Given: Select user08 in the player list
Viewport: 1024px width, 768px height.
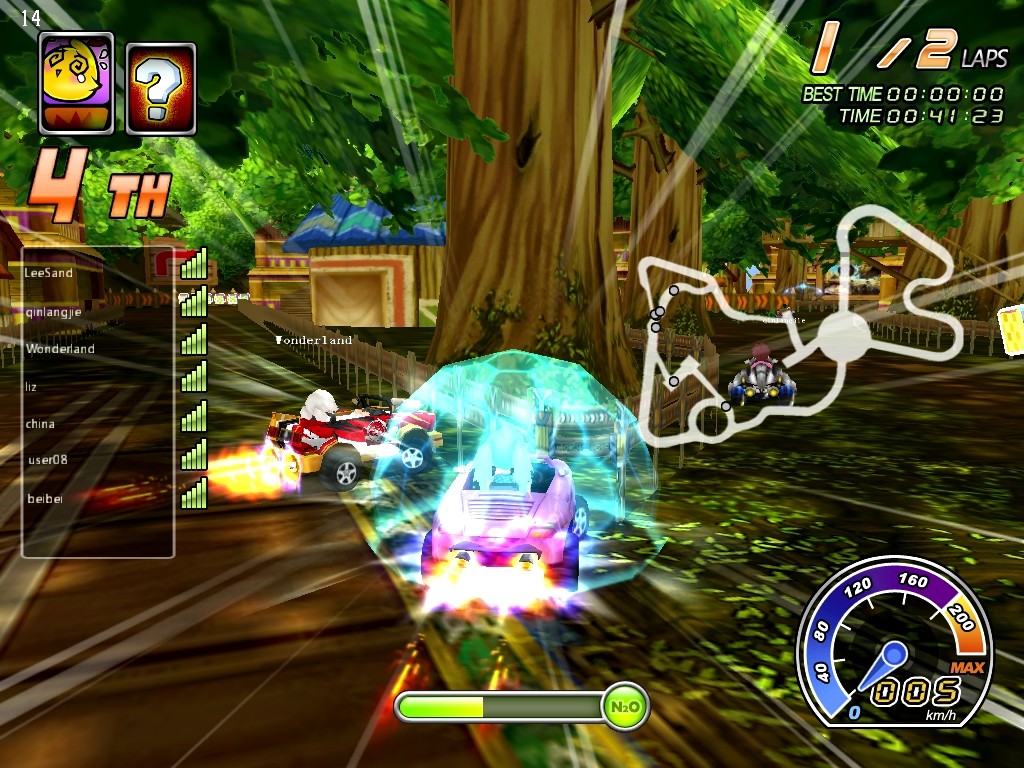Looking at the screenshot, I should (46, 460).
